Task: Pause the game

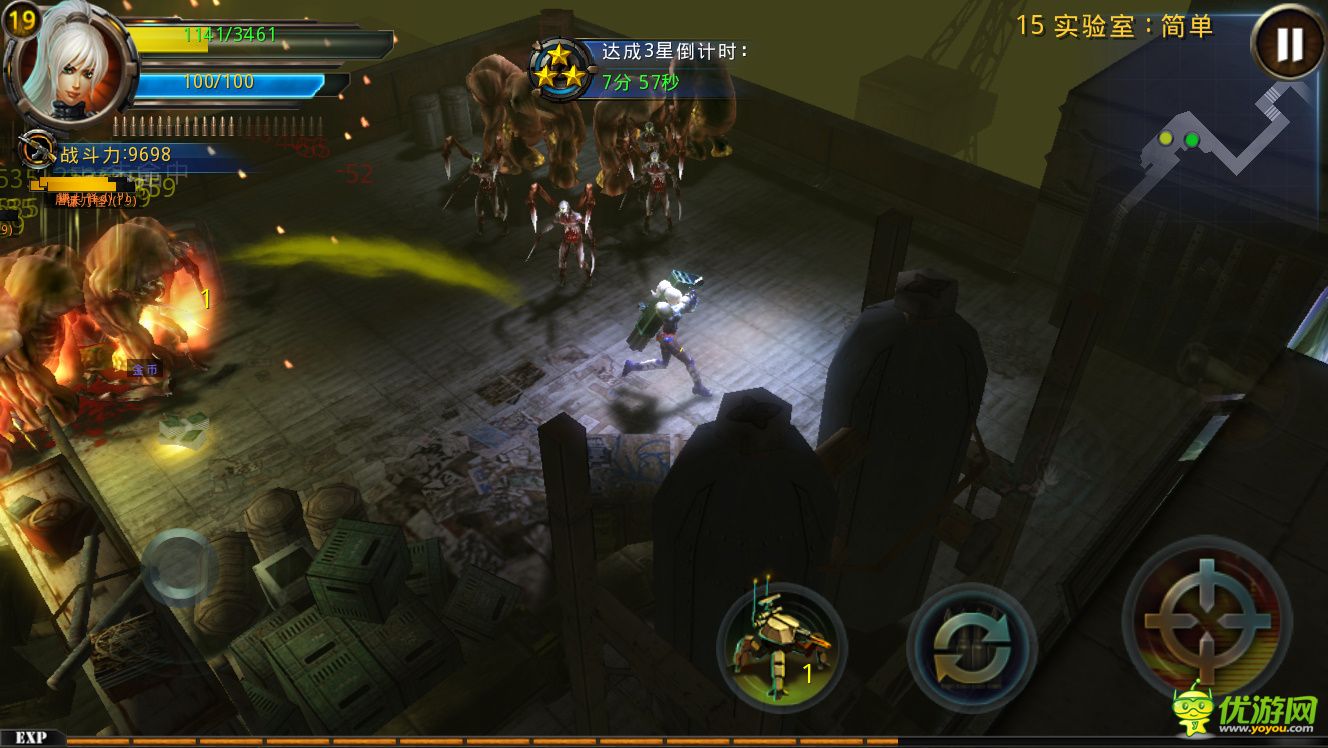Action: (x=1288, y=44)
